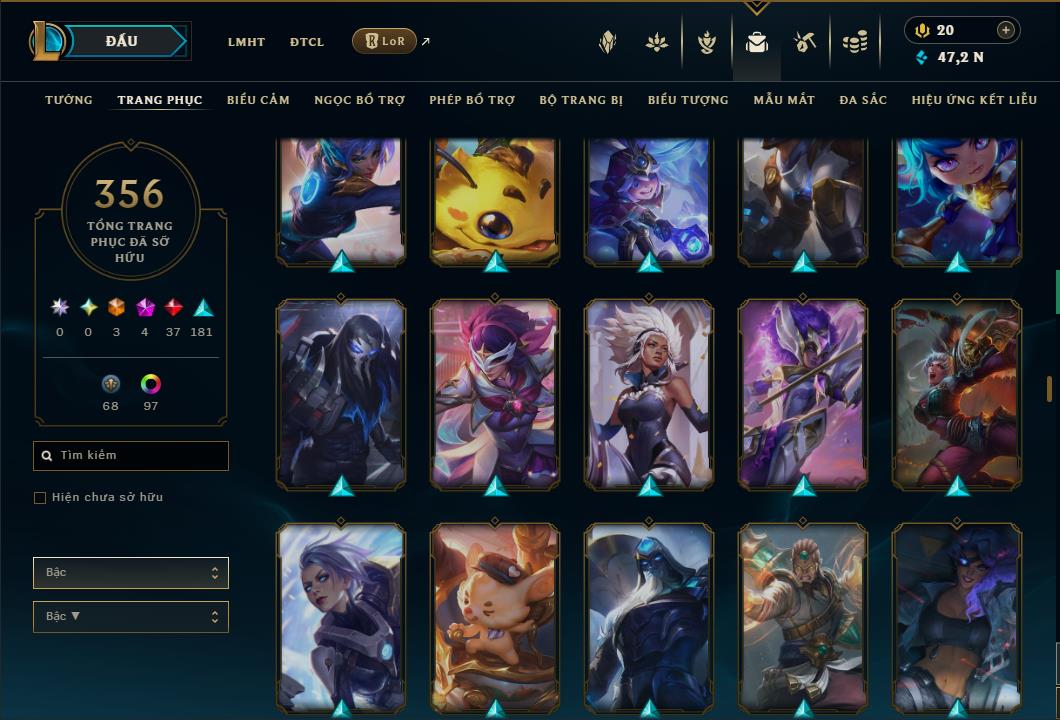Switch to the BIỂU CẢM tab

click(258, 100)
